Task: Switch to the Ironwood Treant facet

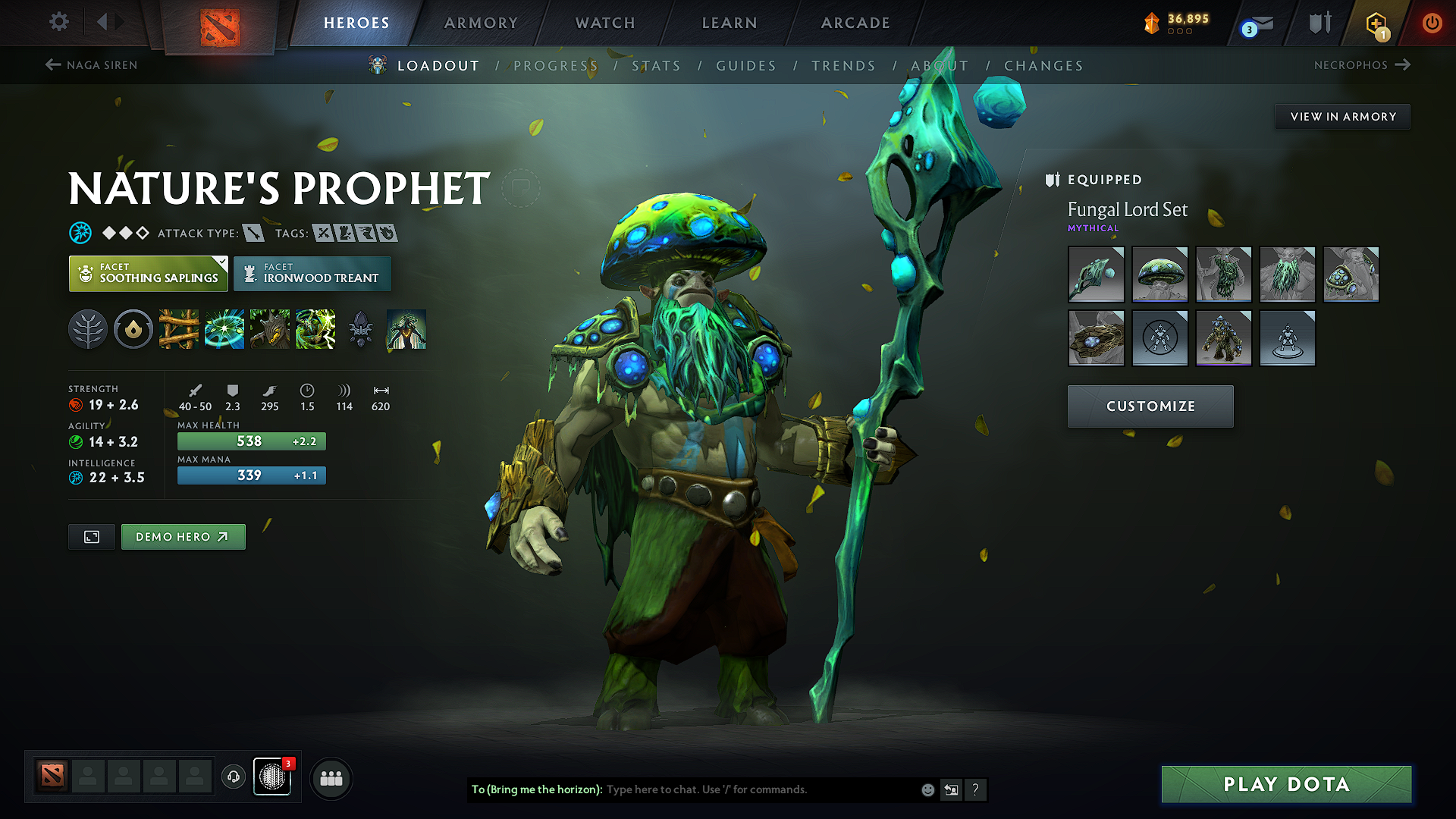Action: tap(312, 274)
